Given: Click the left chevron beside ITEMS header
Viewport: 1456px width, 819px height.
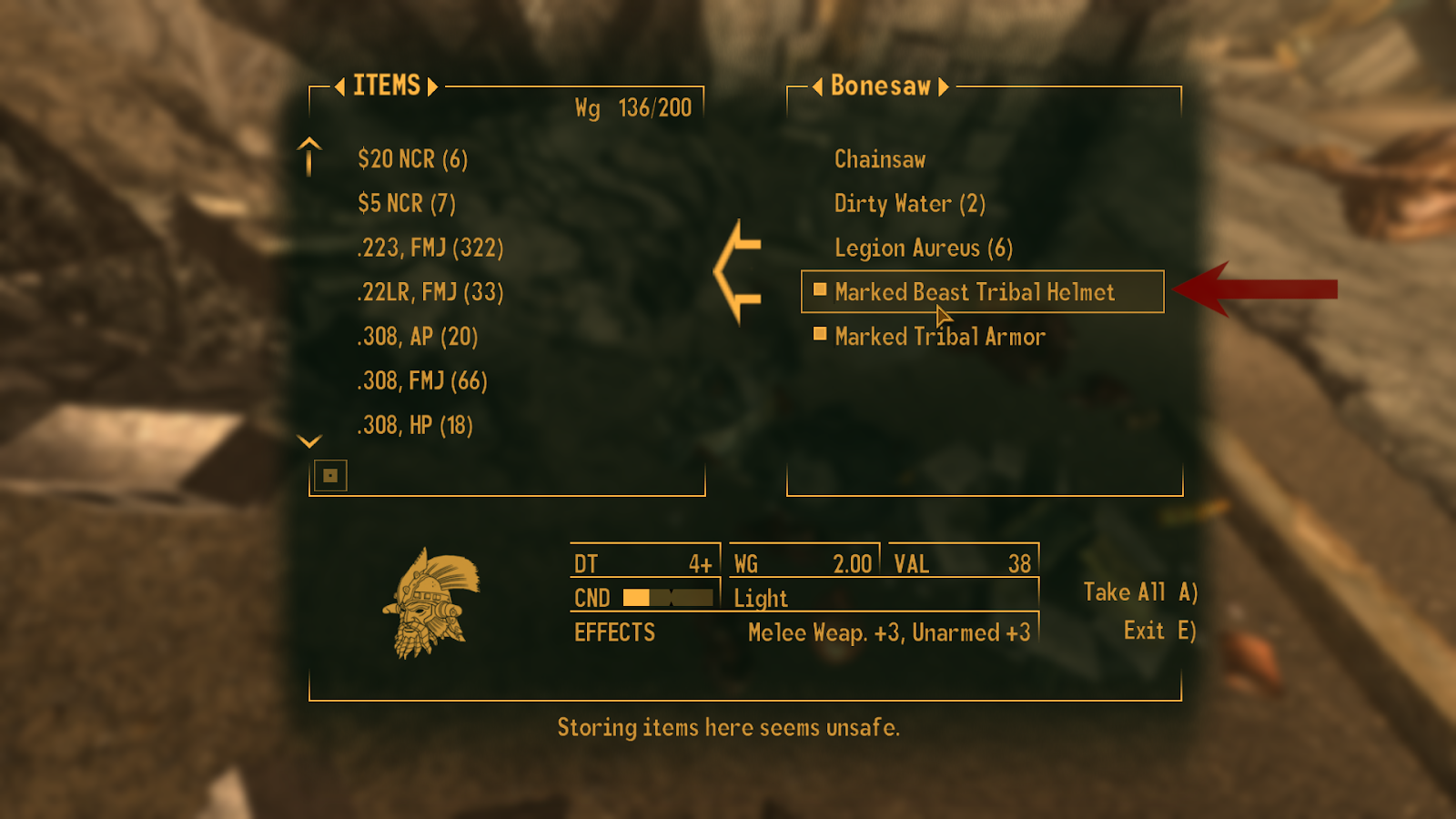Looking at the screenshot, I should click(341, 87).
